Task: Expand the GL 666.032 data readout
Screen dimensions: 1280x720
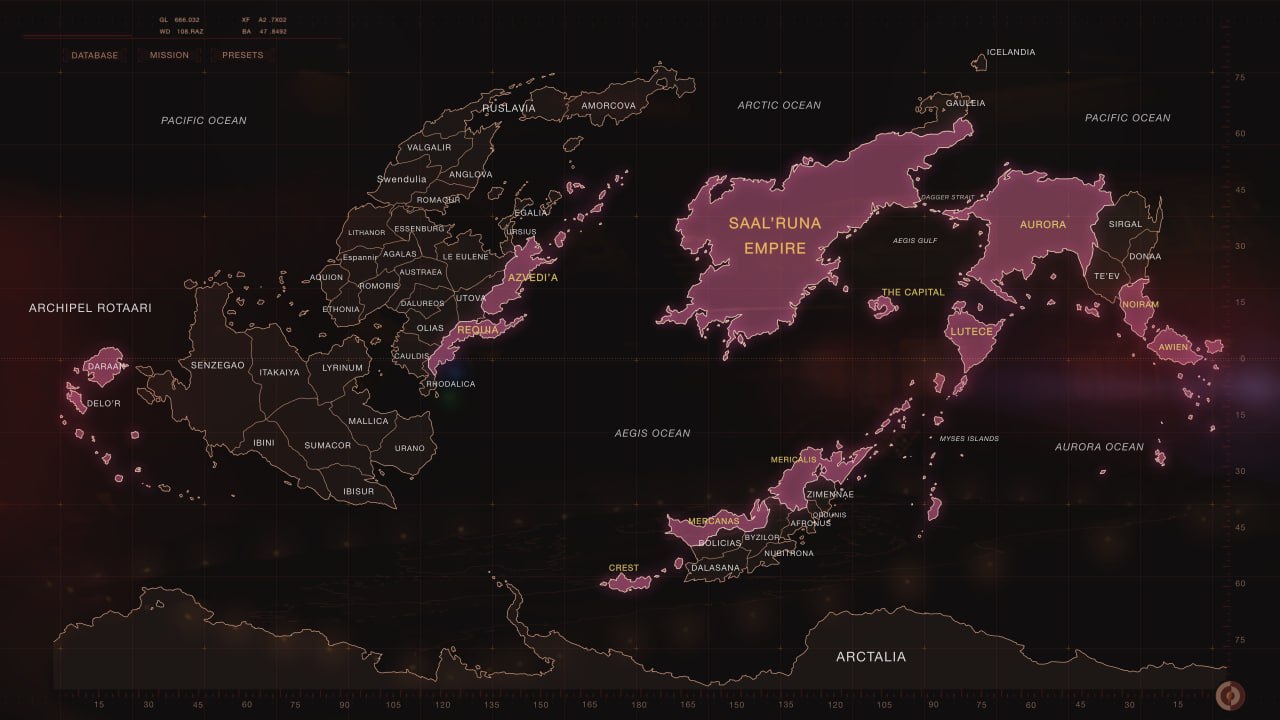Action: tap(178, 17)
